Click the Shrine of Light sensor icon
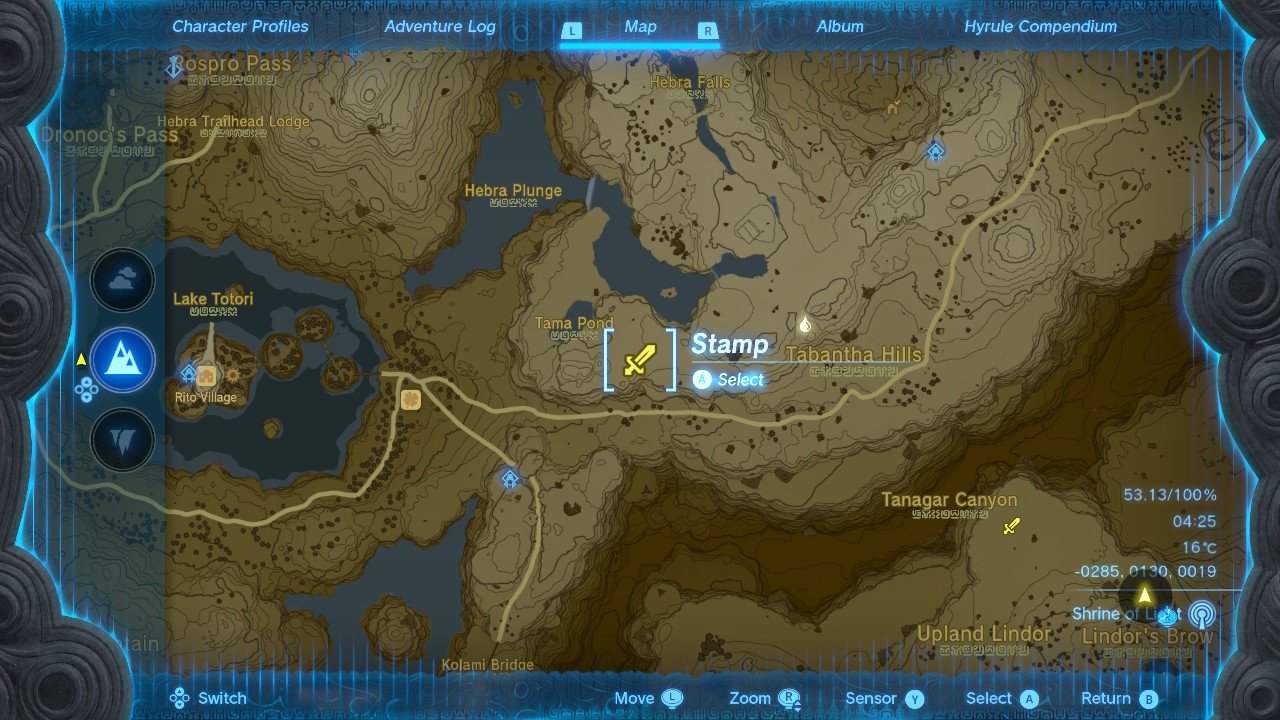Viewport: 1280px width, 720px height. click(1201, 614)
